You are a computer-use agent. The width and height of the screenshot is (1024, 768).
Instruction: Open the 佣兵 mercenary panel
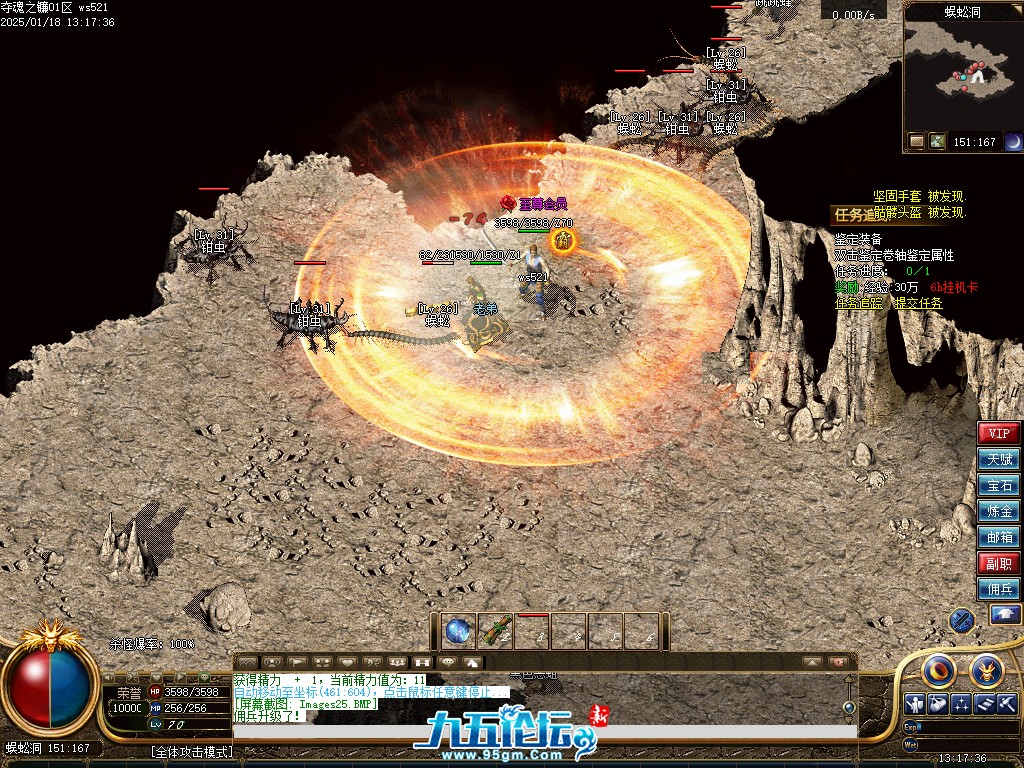(x=999, y=589)
